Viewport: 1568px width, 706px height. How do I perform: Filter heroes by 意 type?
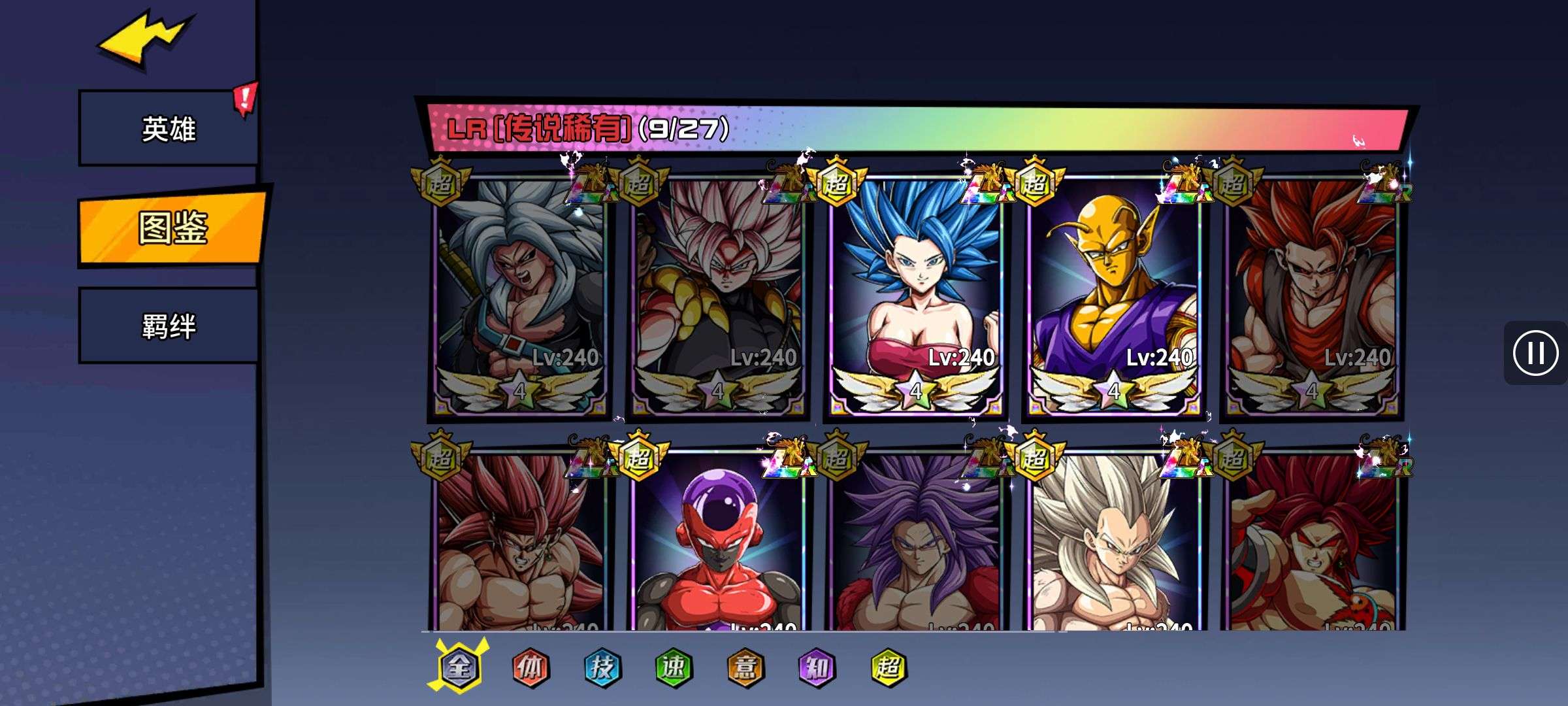[x=745, y=667]
